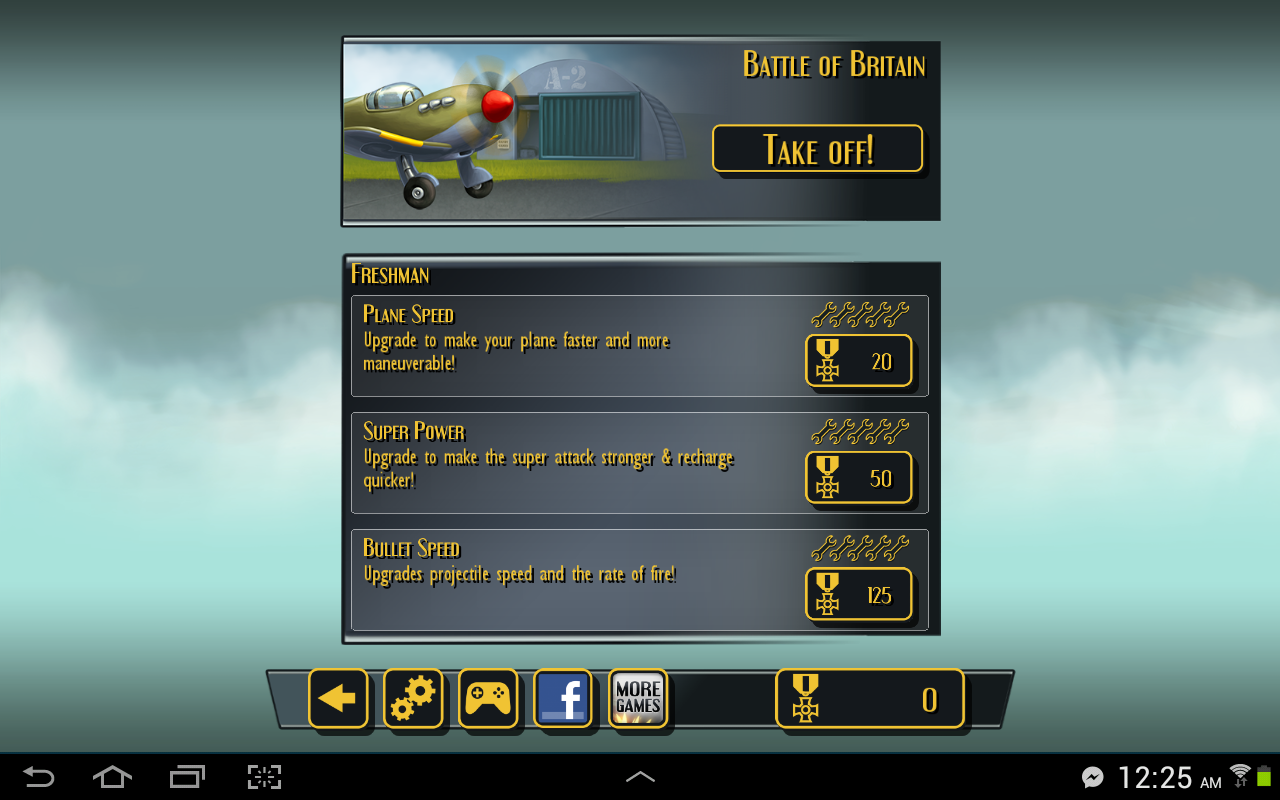Show the More Games list

click(x=638, y=698)
